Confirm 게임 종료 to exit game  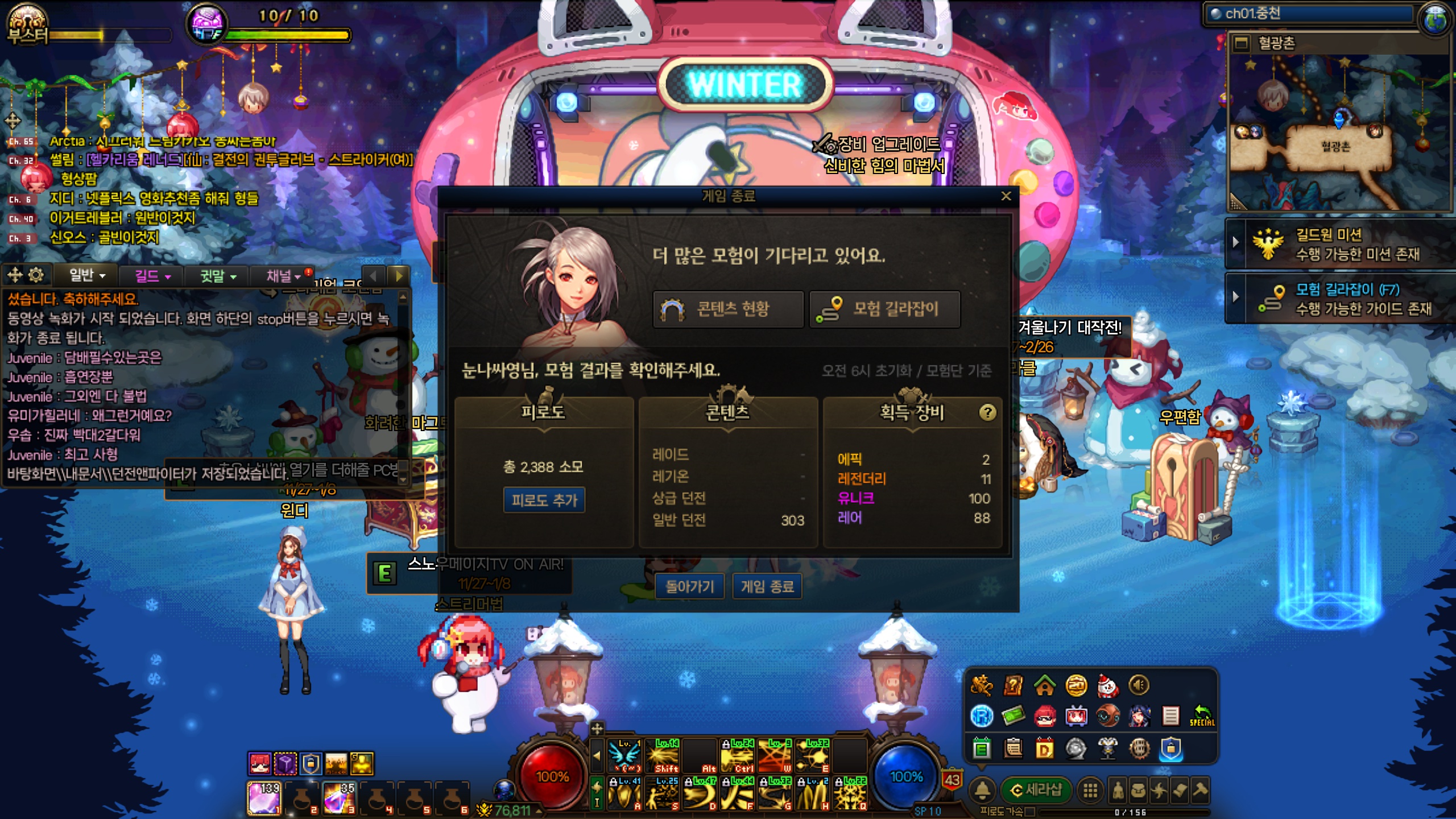[x=767, y=586]
